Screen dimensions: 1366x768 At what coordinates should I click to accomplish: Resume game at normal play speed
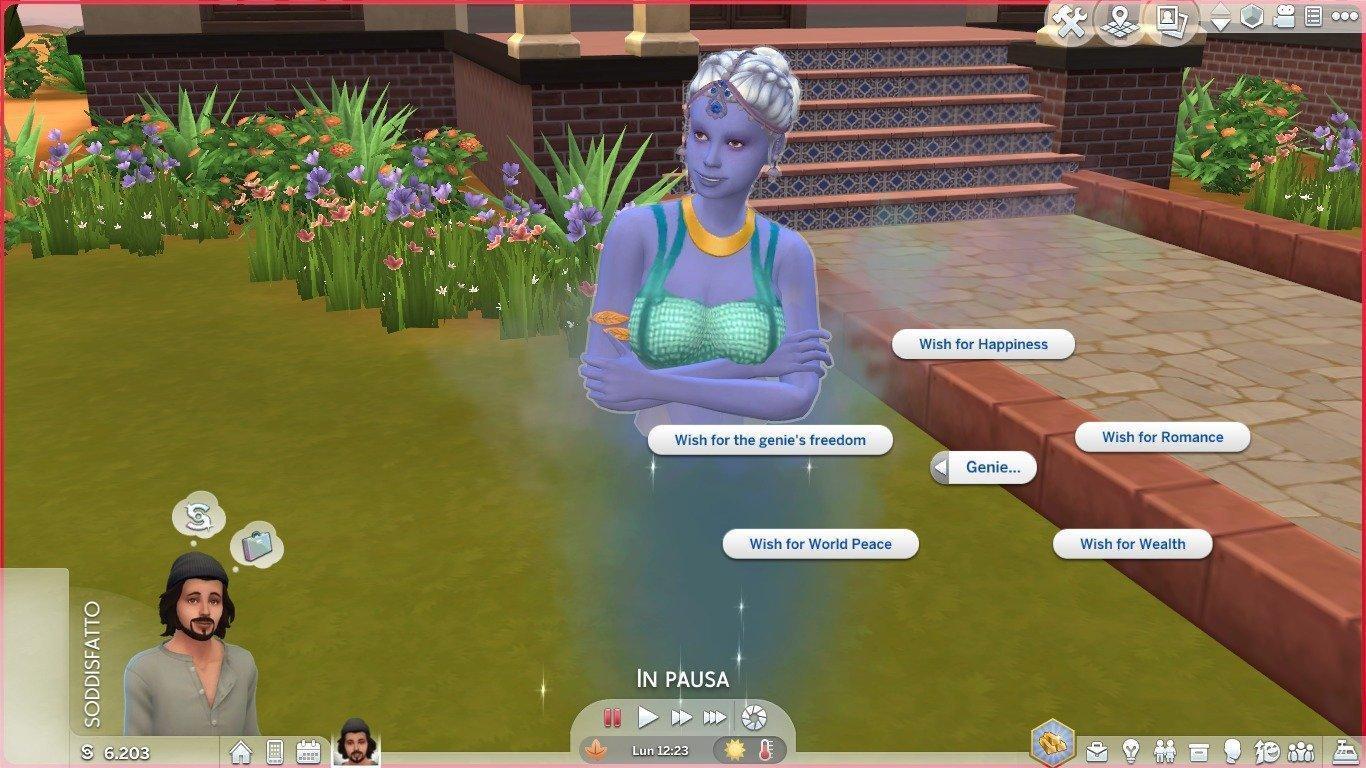coord(648,717)
